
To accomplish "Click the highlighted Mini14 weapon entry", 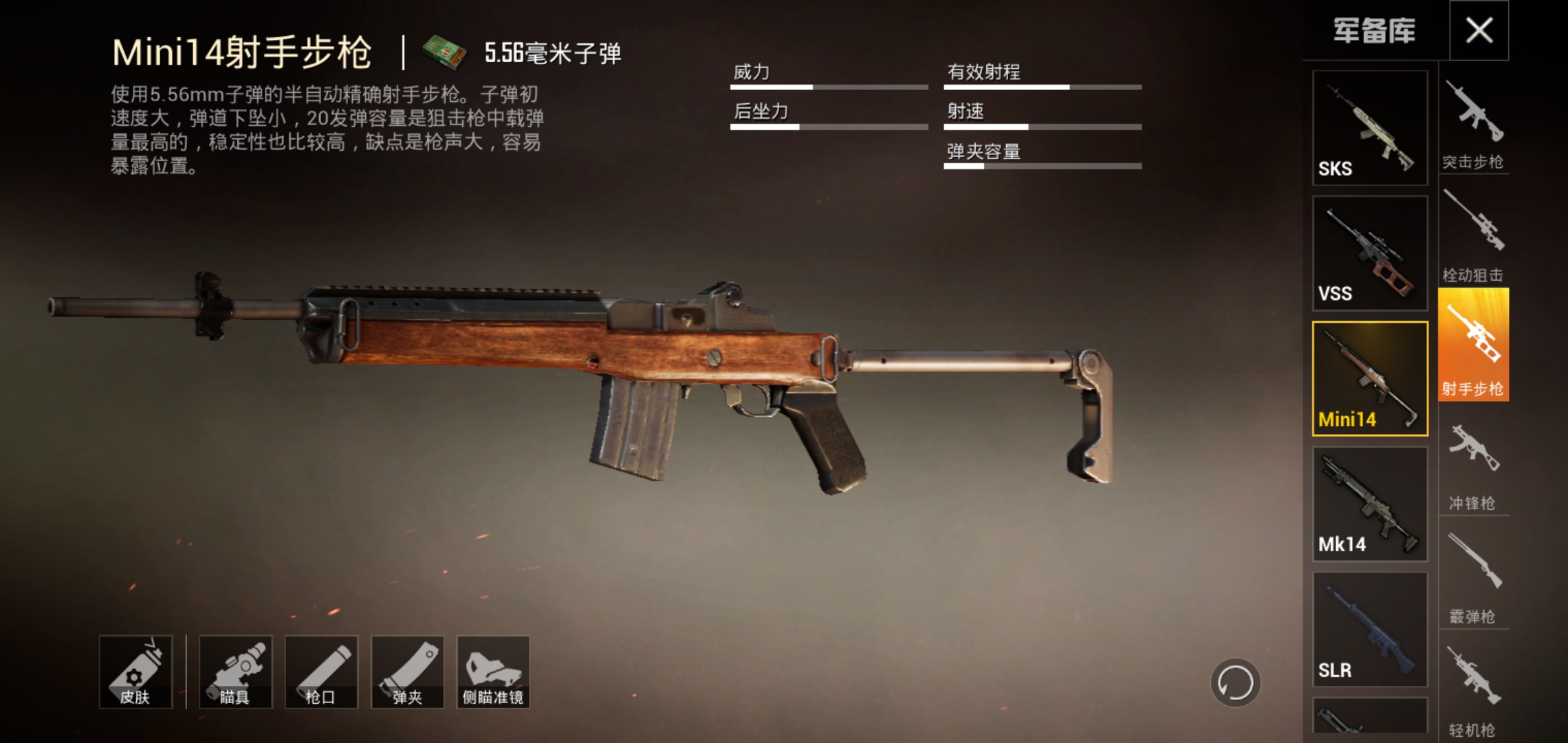I will coord(1369,378).
